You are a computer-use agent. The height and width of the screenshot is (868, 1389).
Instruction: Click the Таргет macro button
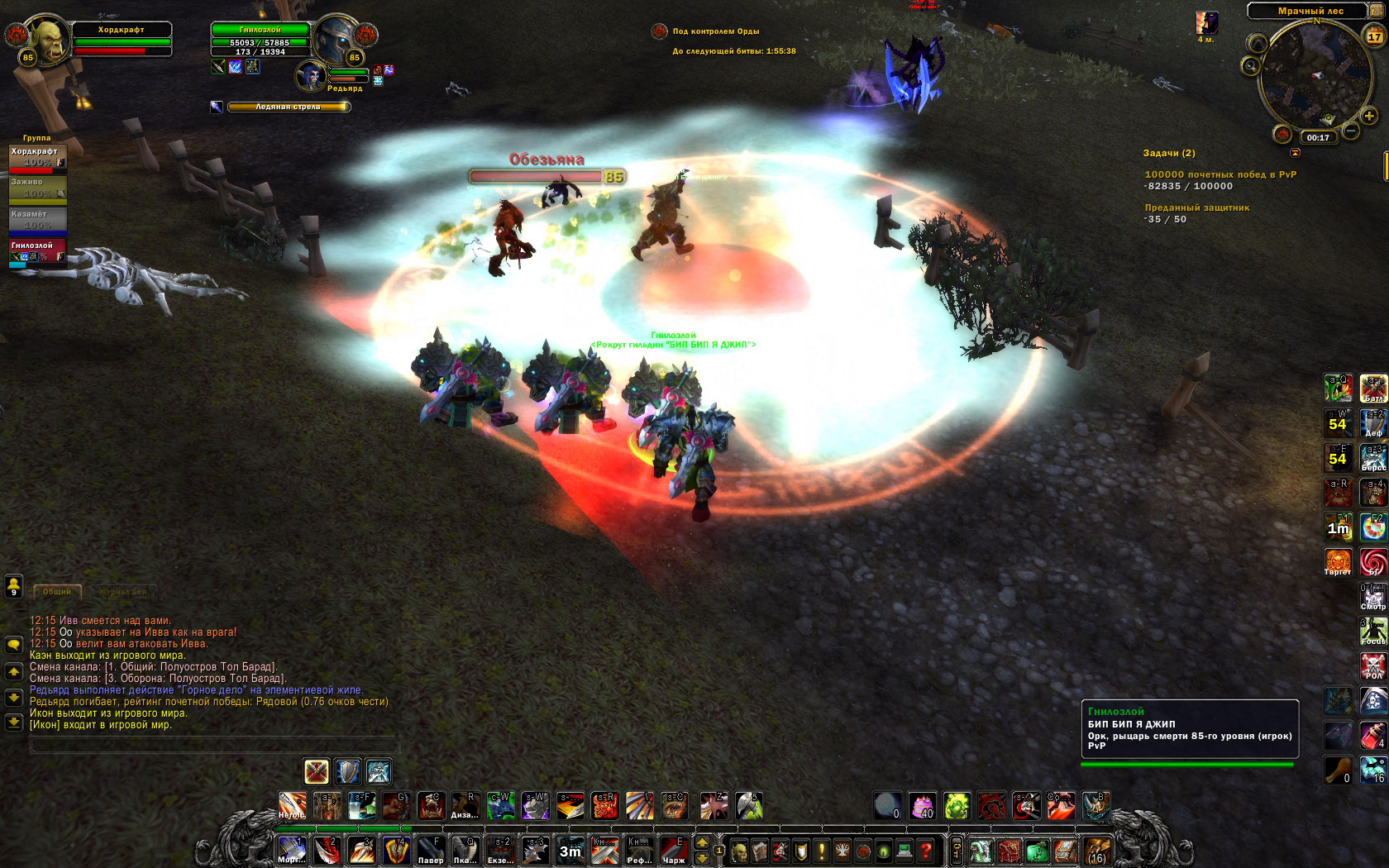coord(1338,561)
